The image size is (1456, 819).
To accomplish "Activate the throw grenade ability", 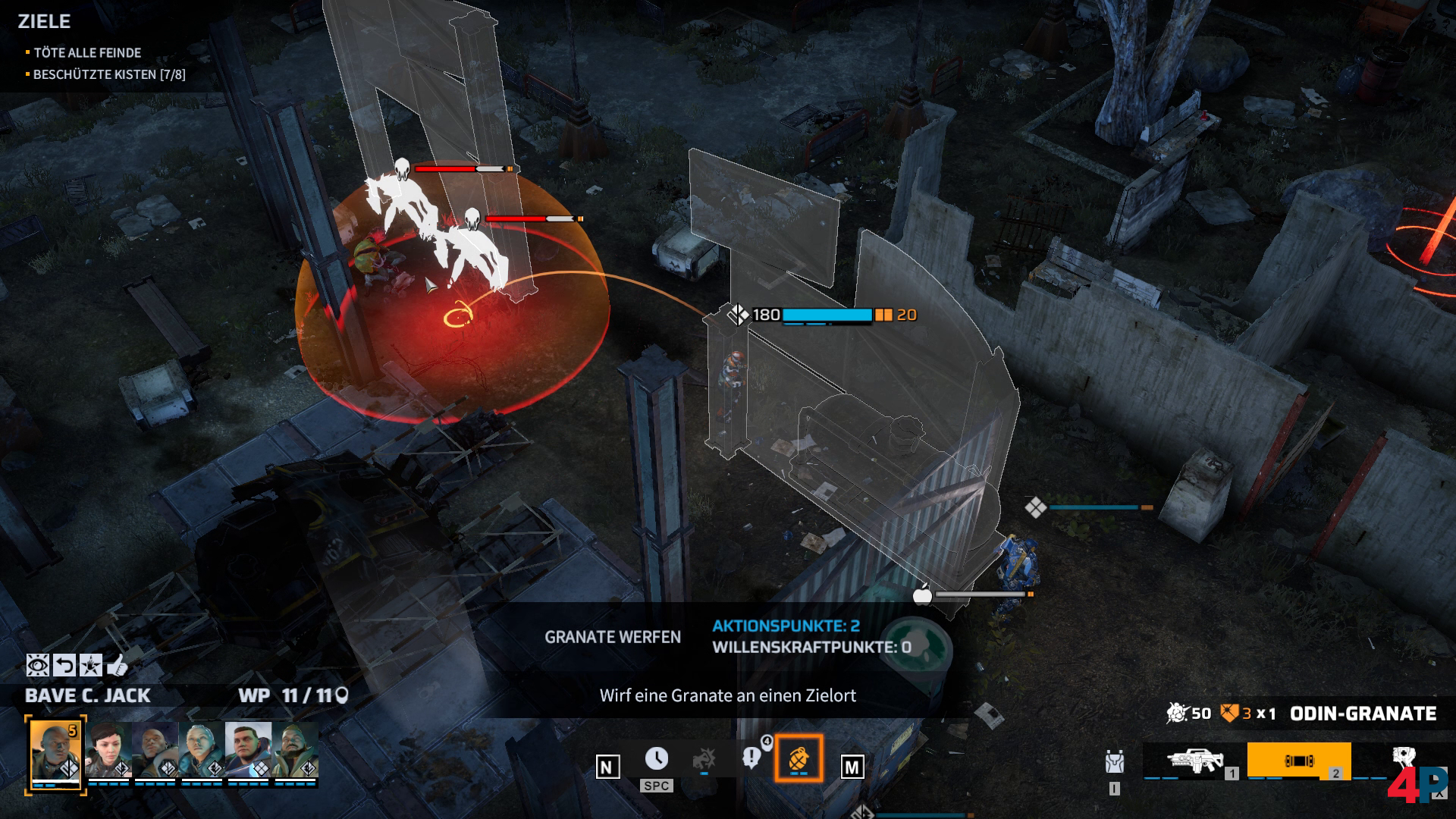I will [798, 758].
